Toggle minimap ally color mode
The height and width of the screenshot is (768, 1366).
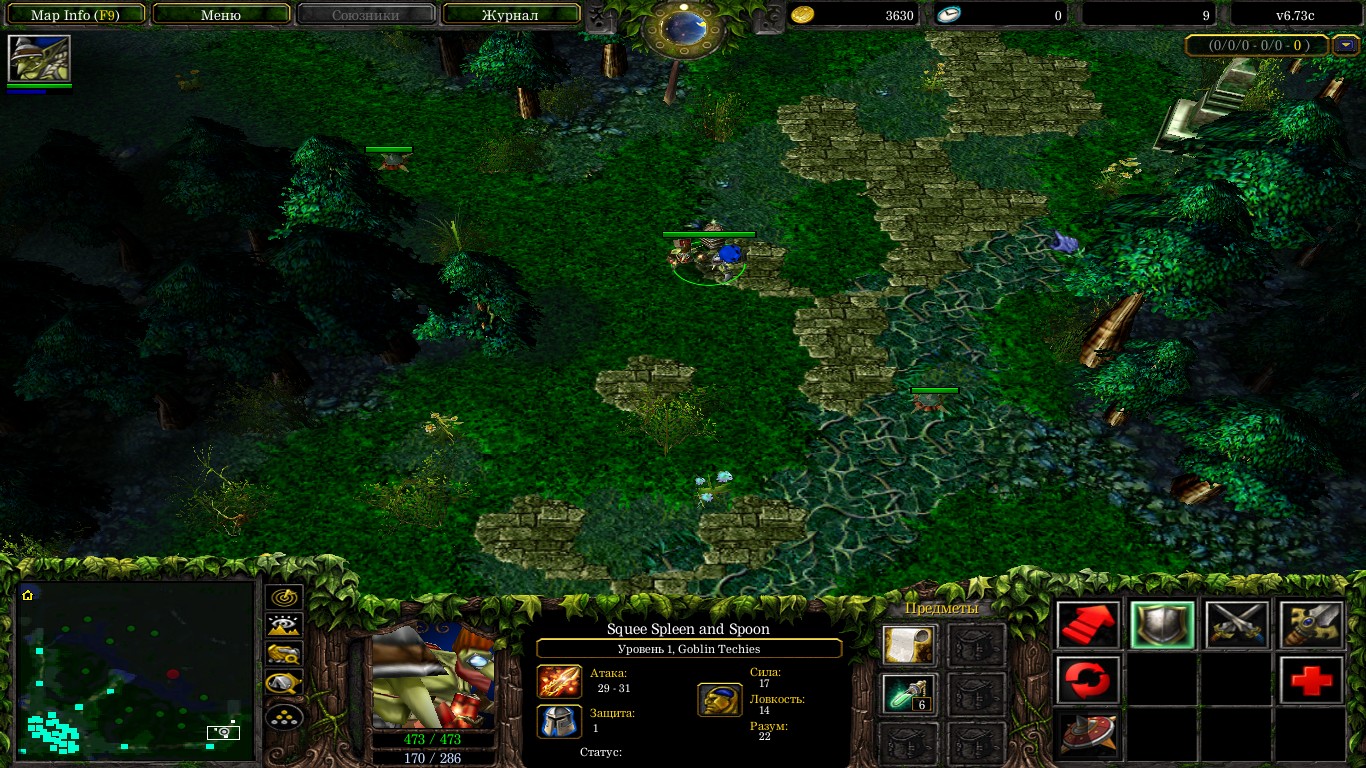(284, 655)
